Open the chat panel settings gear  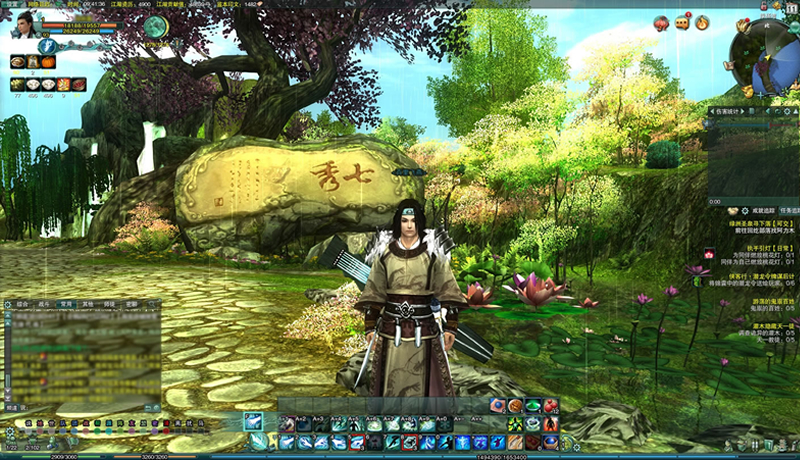tap(7, 303)
